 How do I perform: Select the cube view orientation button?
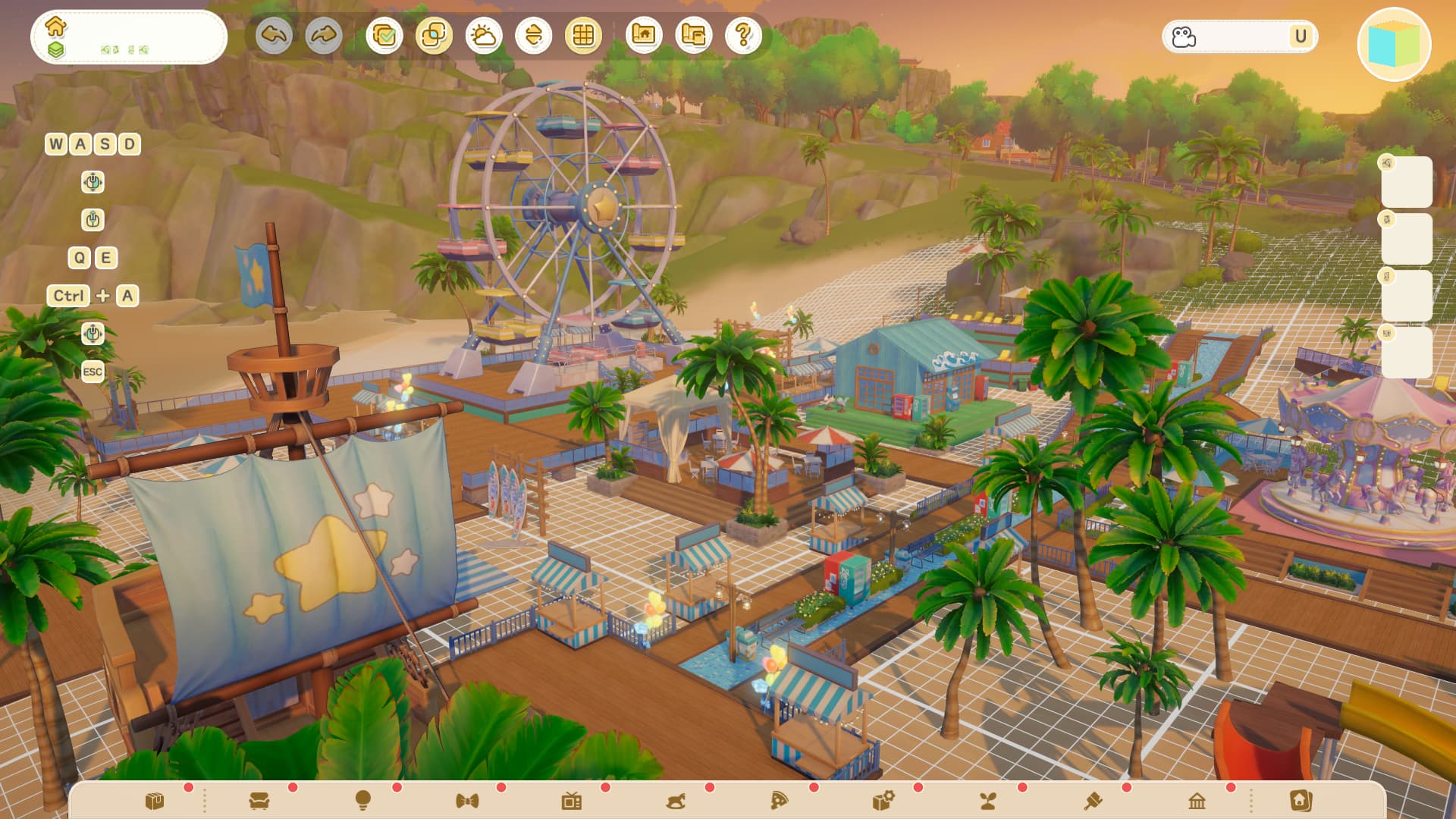tap(1394, 45)
